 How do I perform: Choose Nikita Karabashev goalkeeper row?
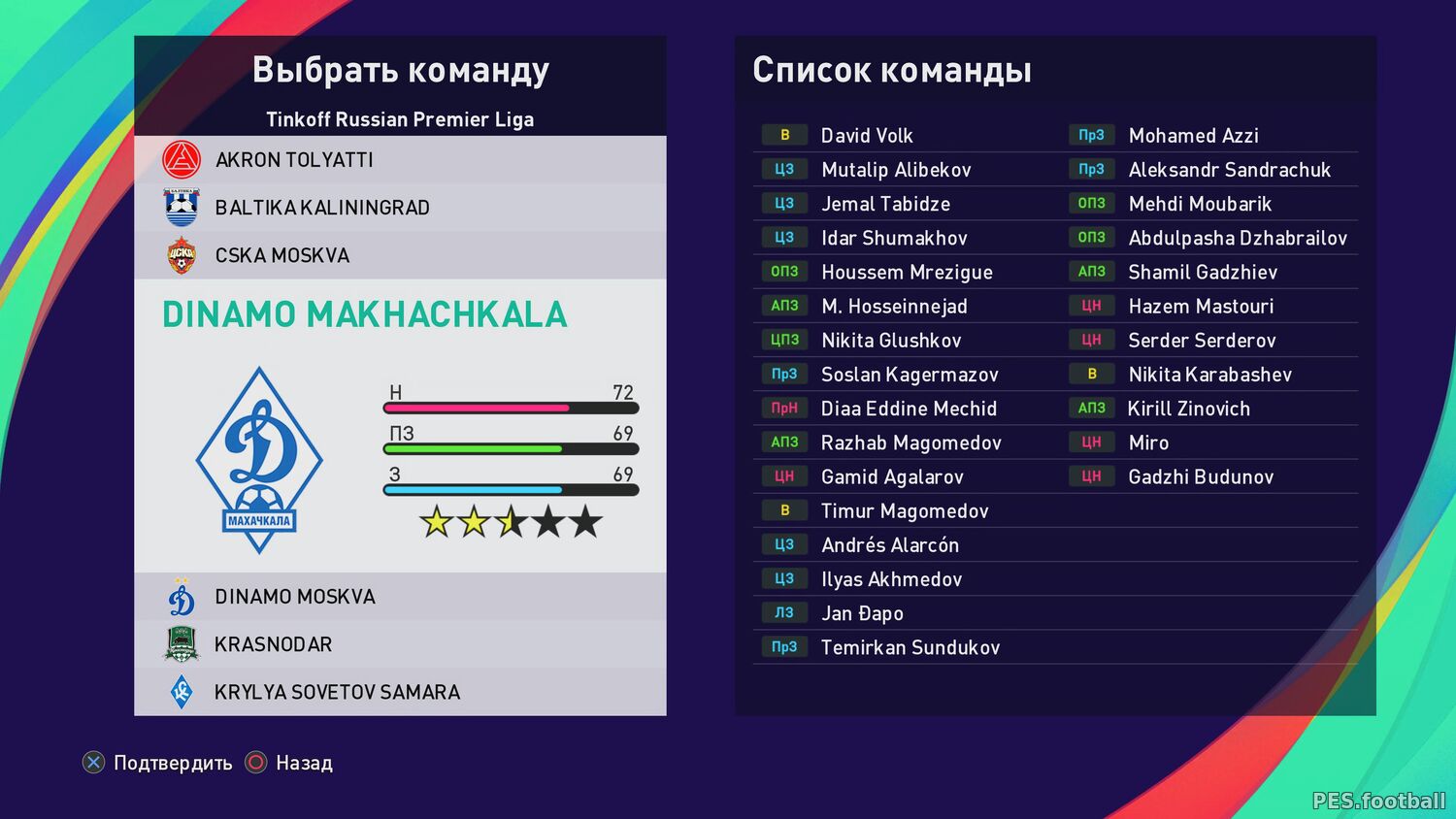tap(1209, 375)
